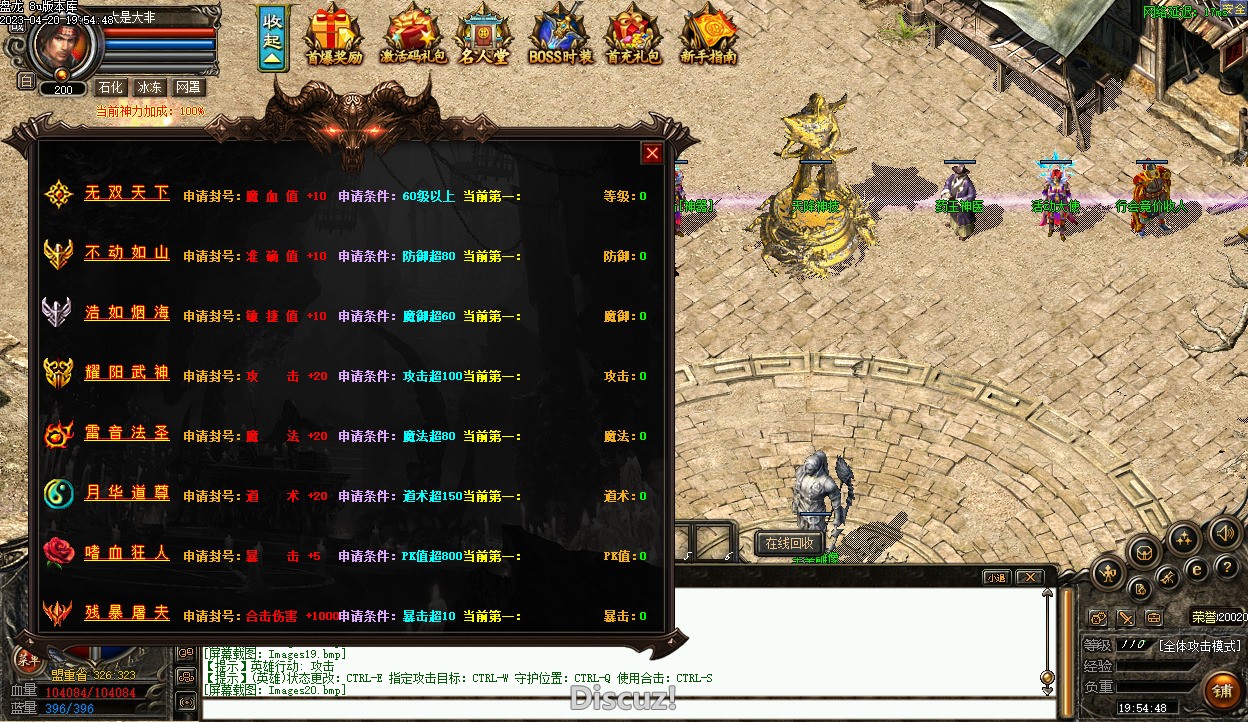Click the 小退 logout button
Image resolution: width=1248 pixels, height=722 pixels.
click(995, 577)
